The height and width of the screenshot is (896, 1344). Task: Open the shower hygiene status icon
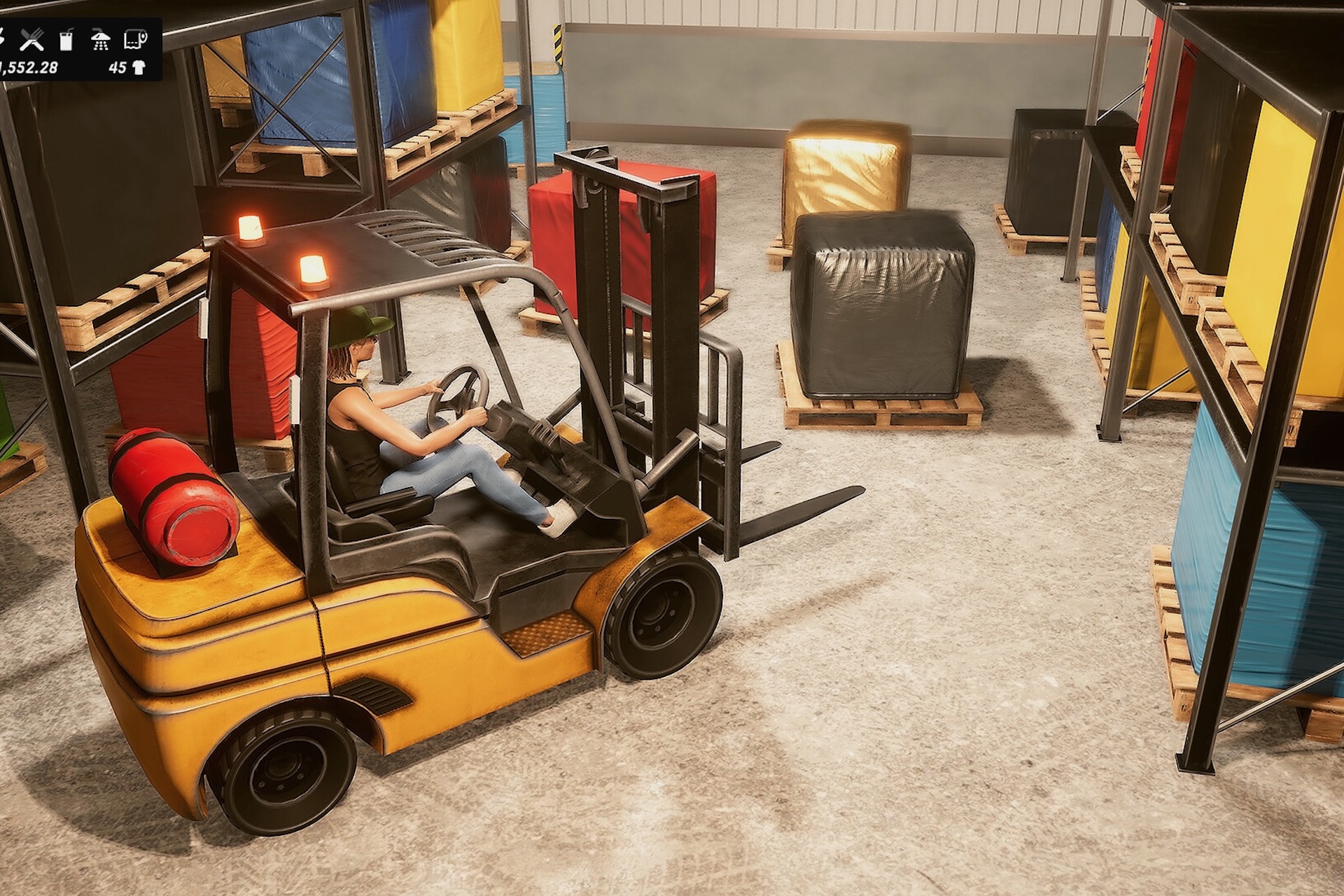coord(101,40)
